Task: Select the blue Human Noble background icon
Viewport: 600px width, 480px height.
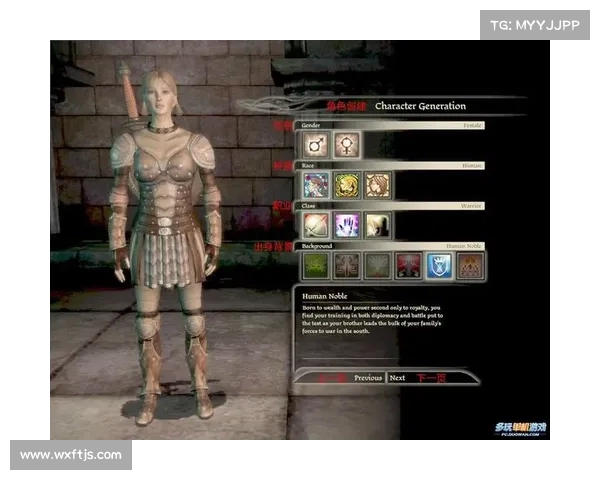Action: pyautogui.click(x=440, y=265)
